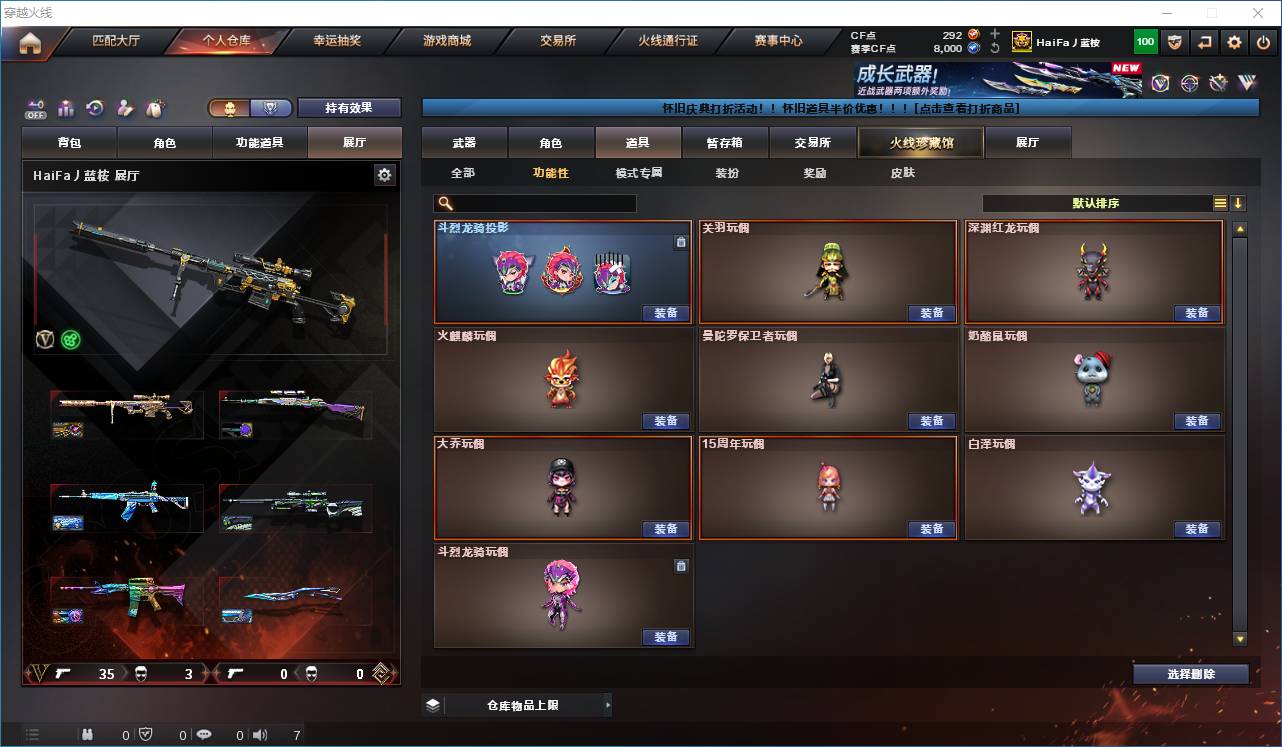This screenshot has width=1282, height=747.
Task: Click the stats bar-chart icon above 背包 tab
Action: click(66, 108)
